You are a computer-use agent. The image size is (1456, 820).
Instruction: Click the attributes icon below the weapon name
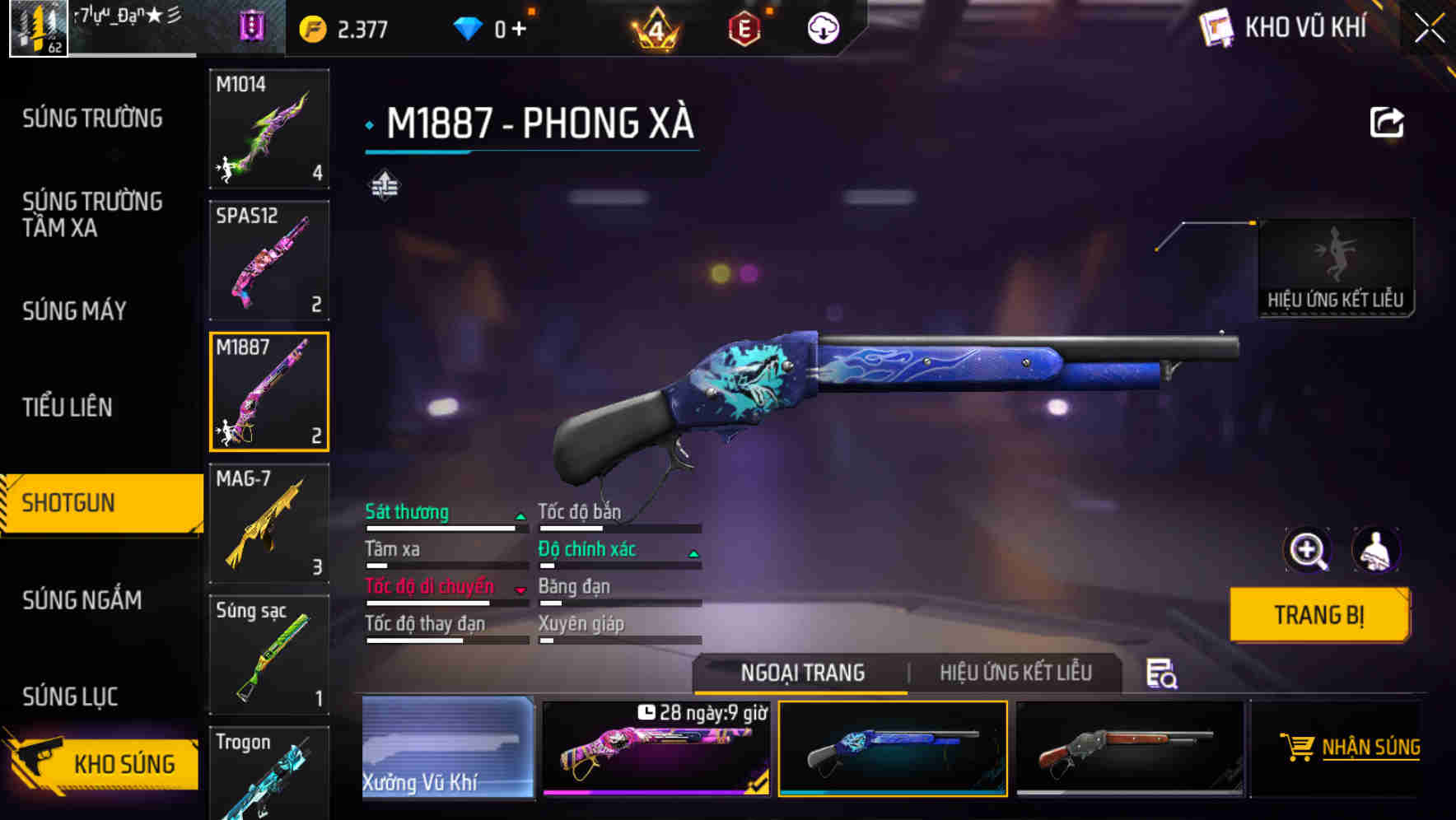pyautogui.click(x=385, y=186)
